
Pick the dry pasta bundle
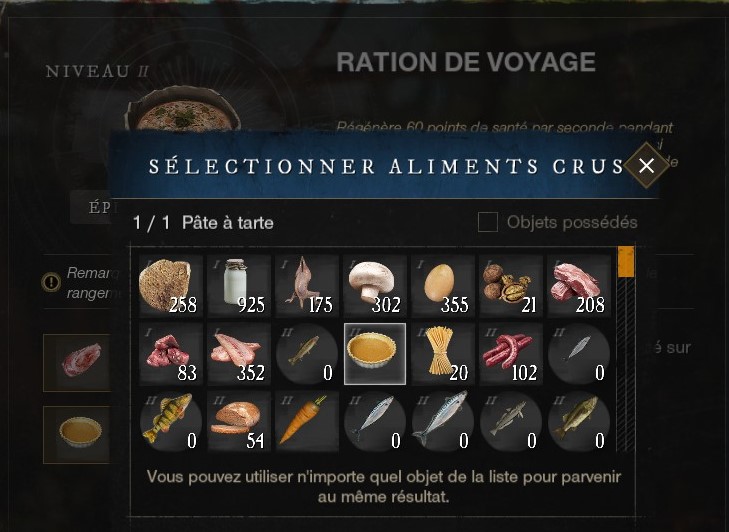tap(442, 353)
